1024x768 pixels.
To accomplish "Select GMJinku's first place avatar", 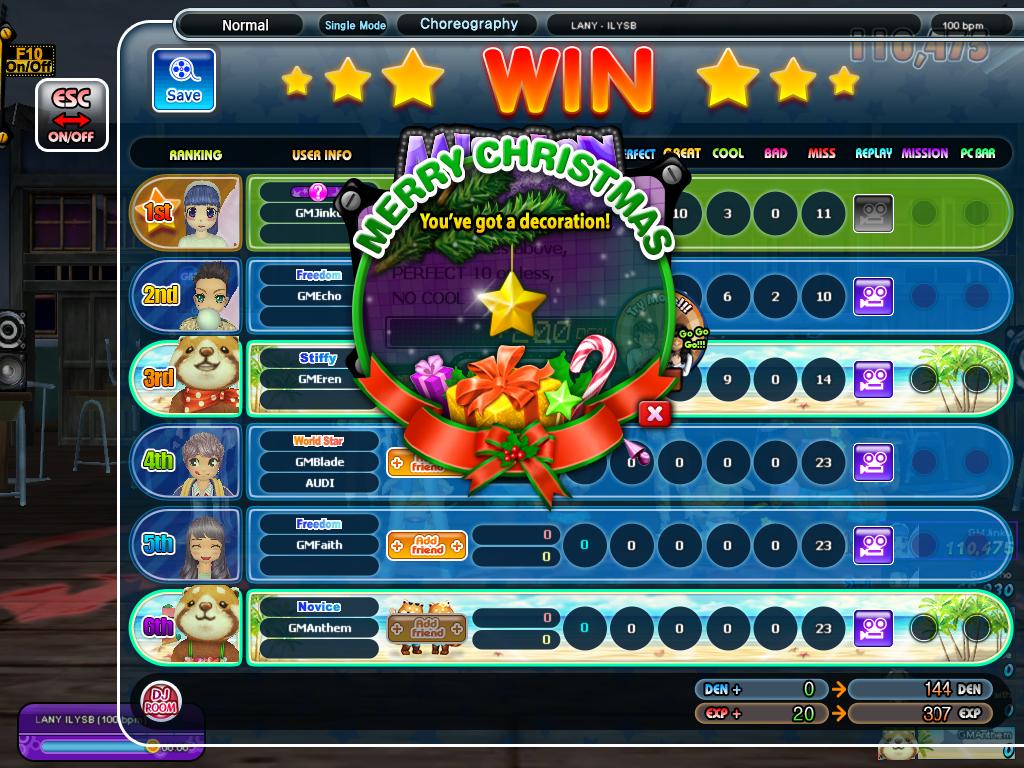I will pyautogui.click(x=207, y=213).
